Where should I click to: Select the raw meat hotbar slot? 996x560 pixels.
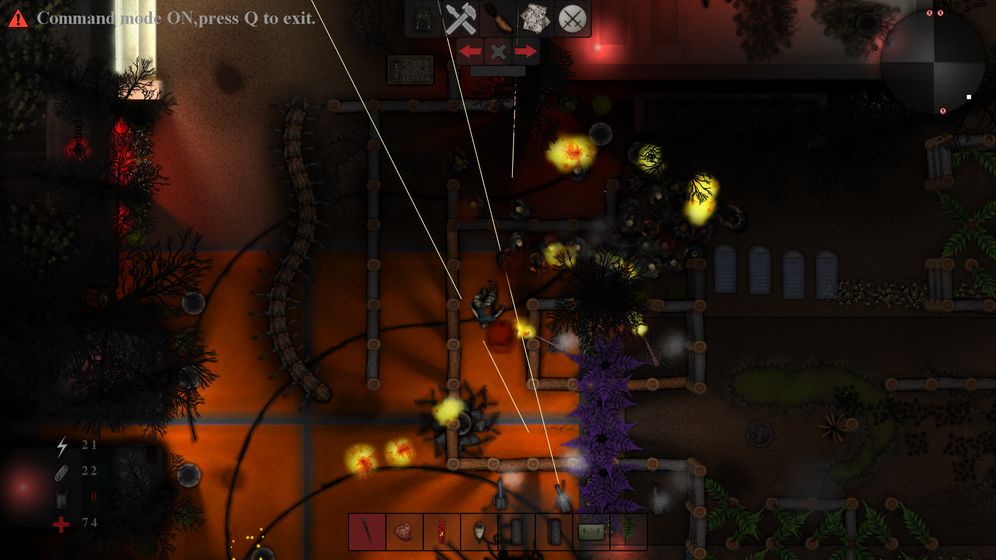[x=404, y=531]
